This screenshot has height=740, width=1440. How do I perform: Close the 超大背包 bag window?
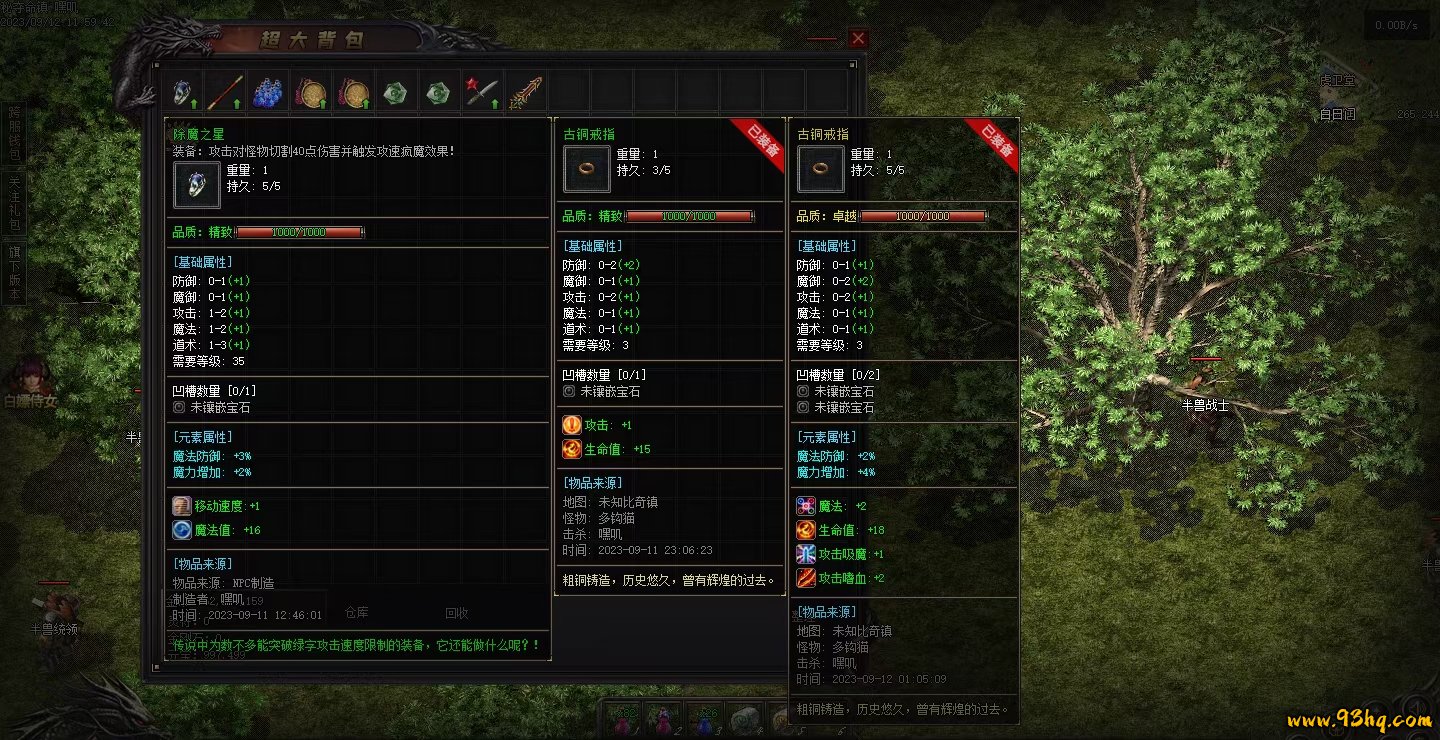(858, 38)
